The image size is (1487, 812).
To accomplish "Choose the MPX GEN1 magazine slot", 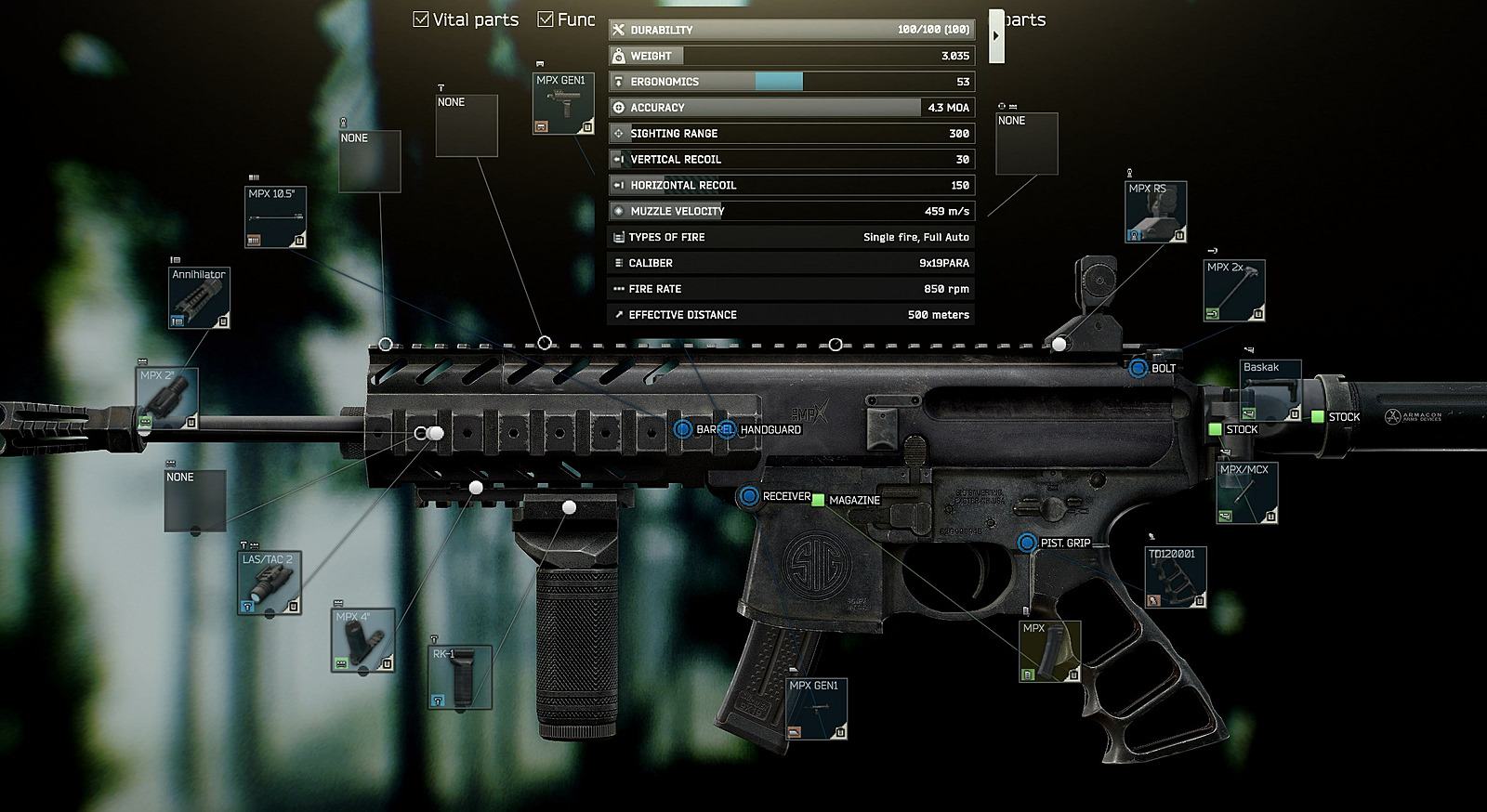I will 816,709.
